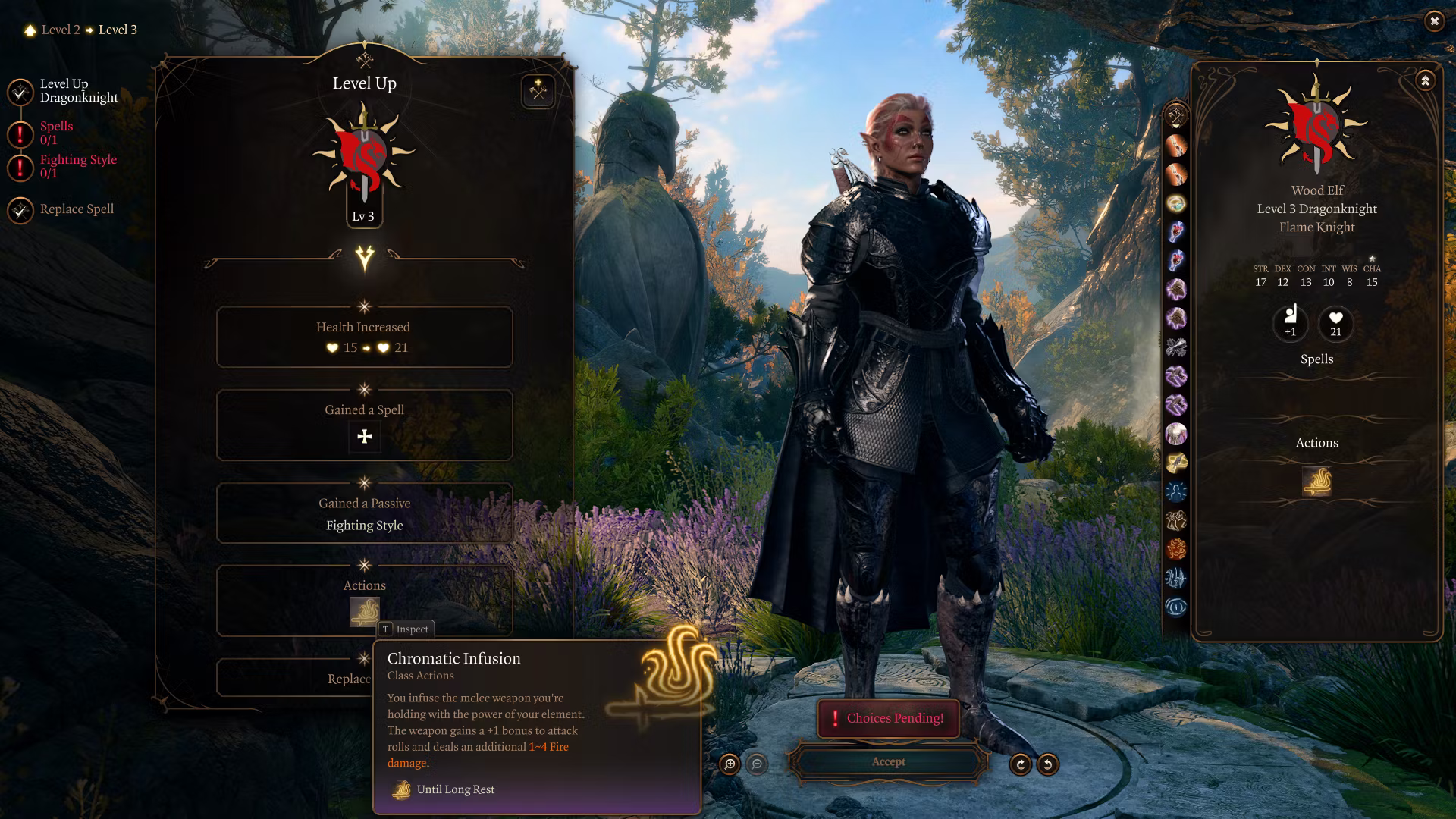The width and height of the screenshot is (1456, 819).
Task: Select the Level Up Dragonknight step
Action: 78,91
